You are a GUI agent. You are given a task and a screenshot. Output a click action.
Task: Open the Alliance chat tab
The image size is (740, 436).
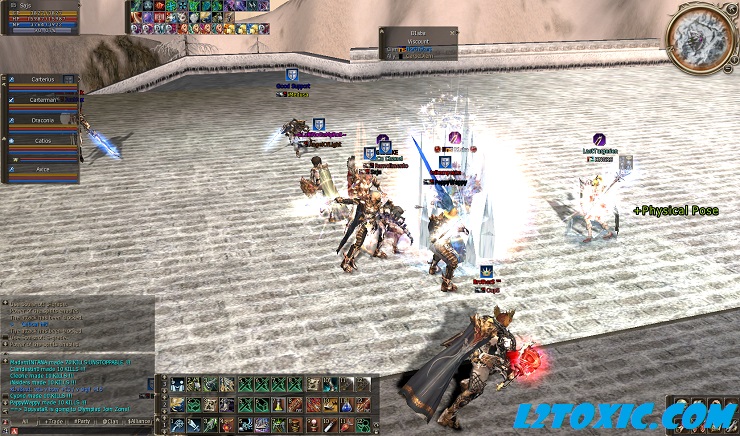click(139, 423)
